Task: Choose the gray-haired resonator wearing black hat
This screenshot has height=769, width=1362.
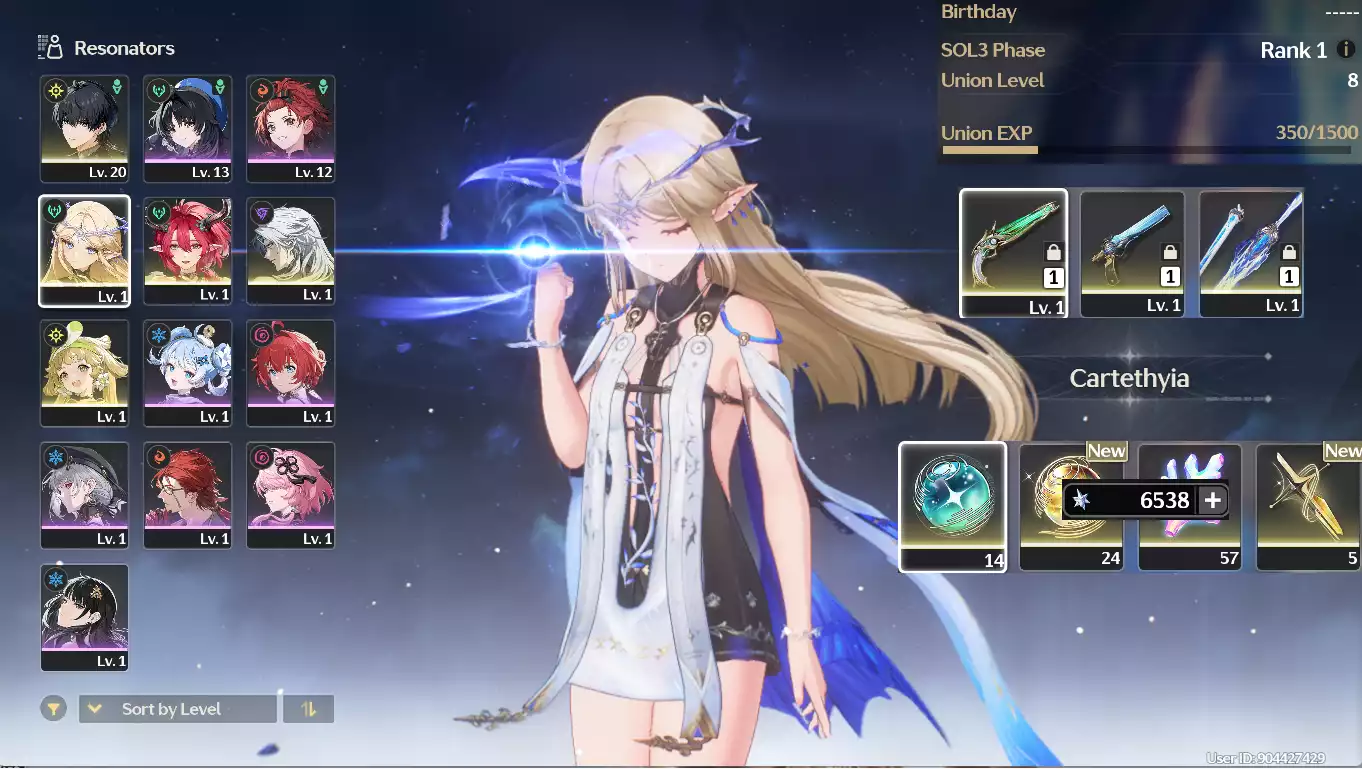Action: (84, 494)
